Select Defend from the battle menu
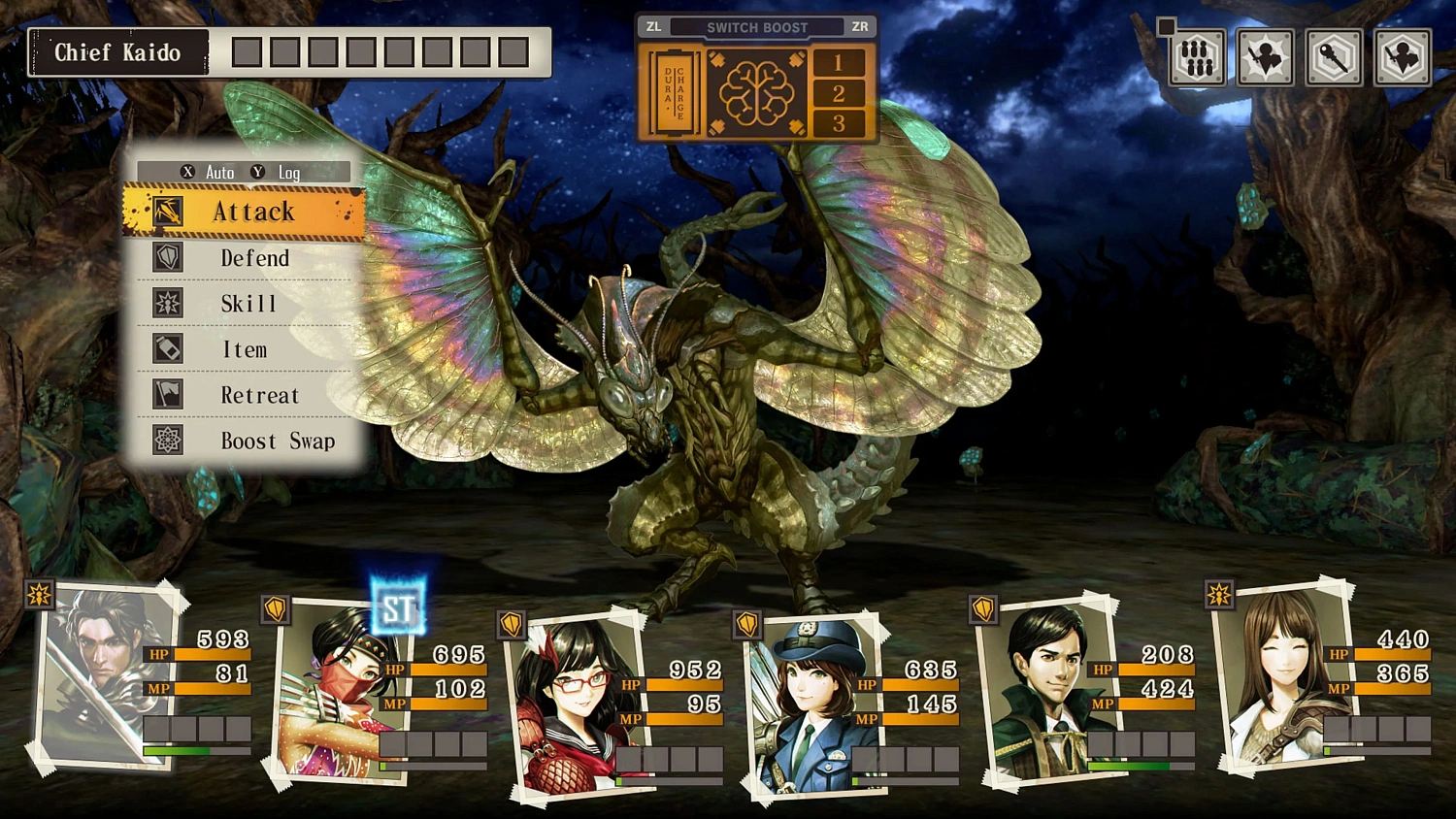This screenshot has width=1456, height=819. point(256,257)
